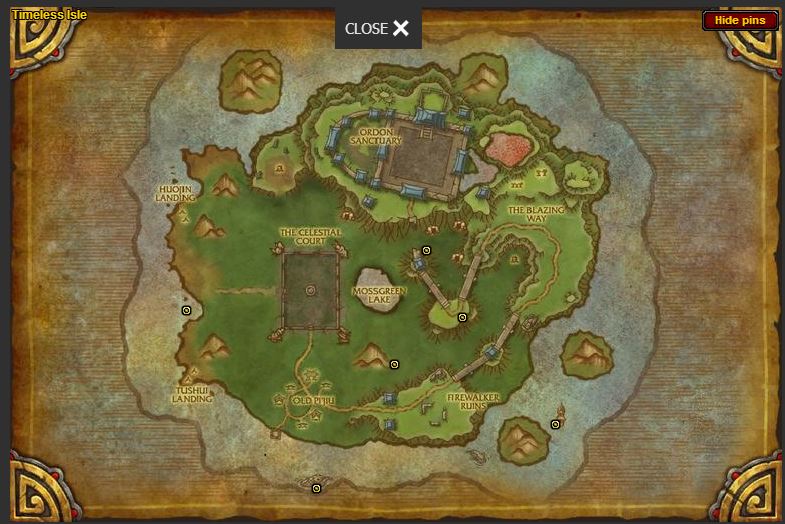Close the Timeless Isle map
785x524 pixels.
point(378,28)
